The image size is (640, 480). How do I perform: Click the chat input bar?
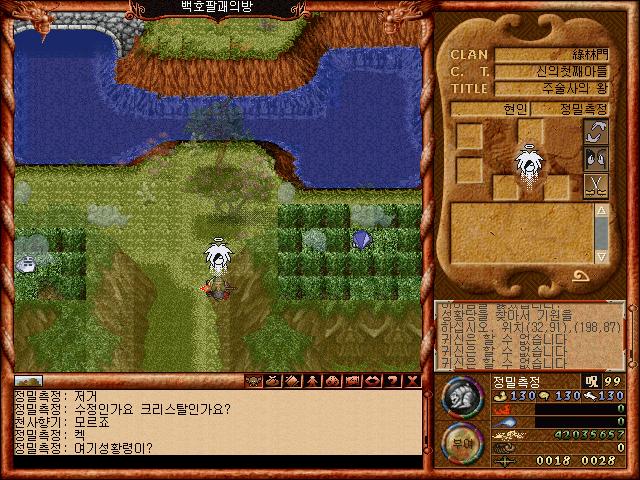[x=216, y=462]
